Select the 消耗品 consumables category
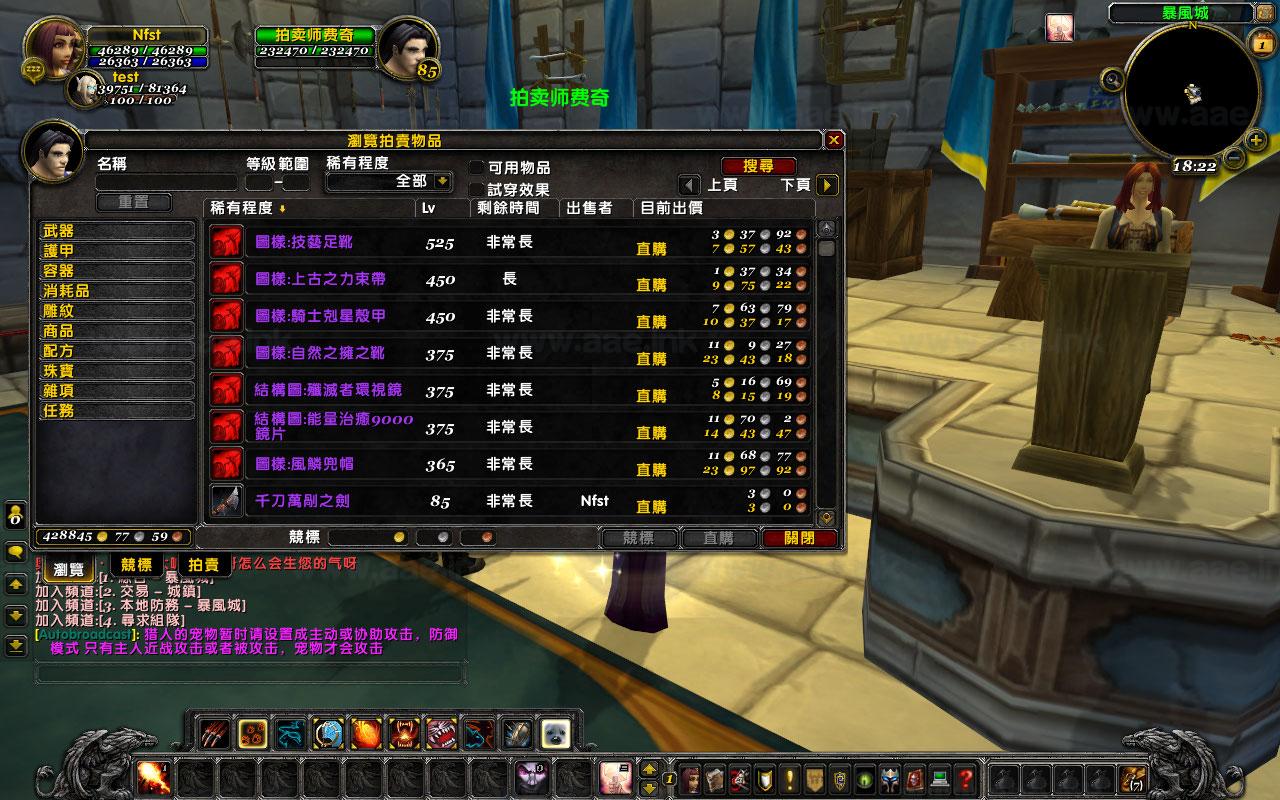 [x=115, y=291]
